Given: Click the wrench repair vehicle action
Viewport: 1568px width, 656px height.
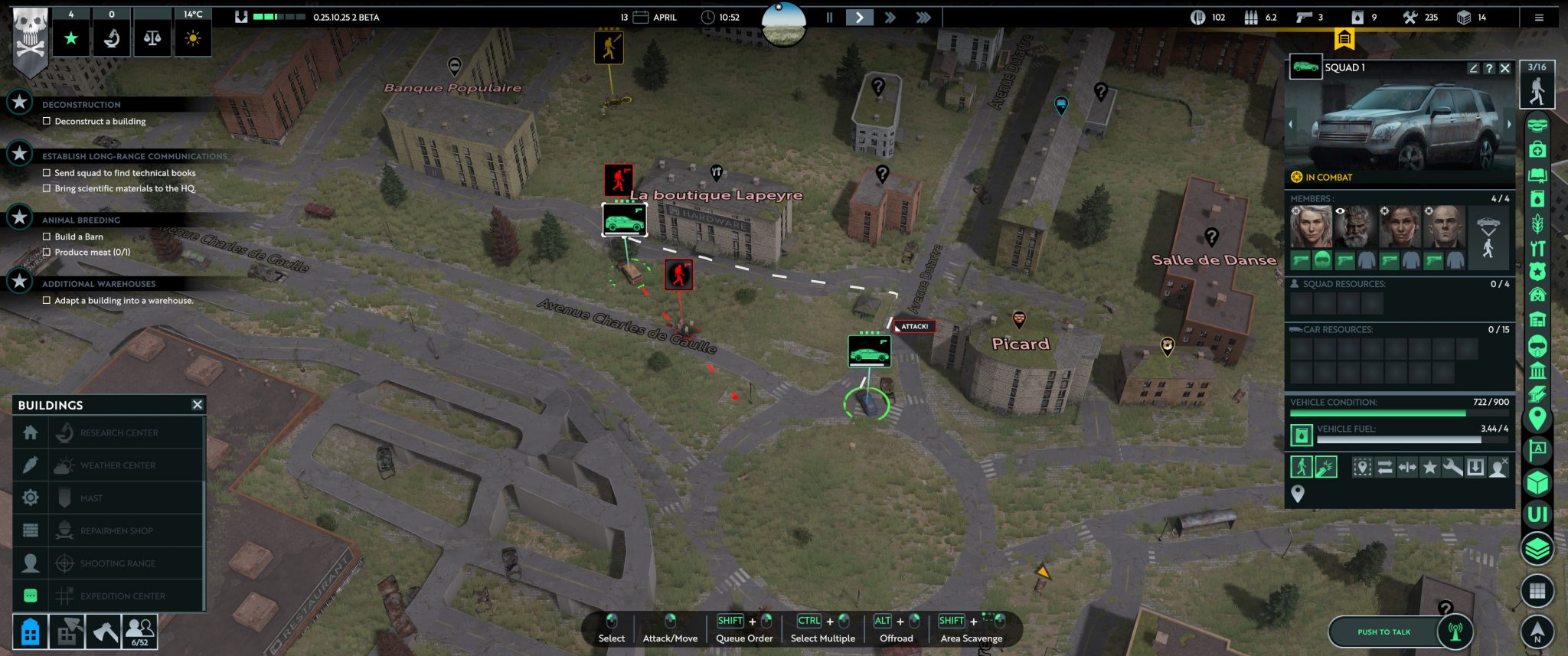Looking at the screenshot, I should click(1452, 467).
